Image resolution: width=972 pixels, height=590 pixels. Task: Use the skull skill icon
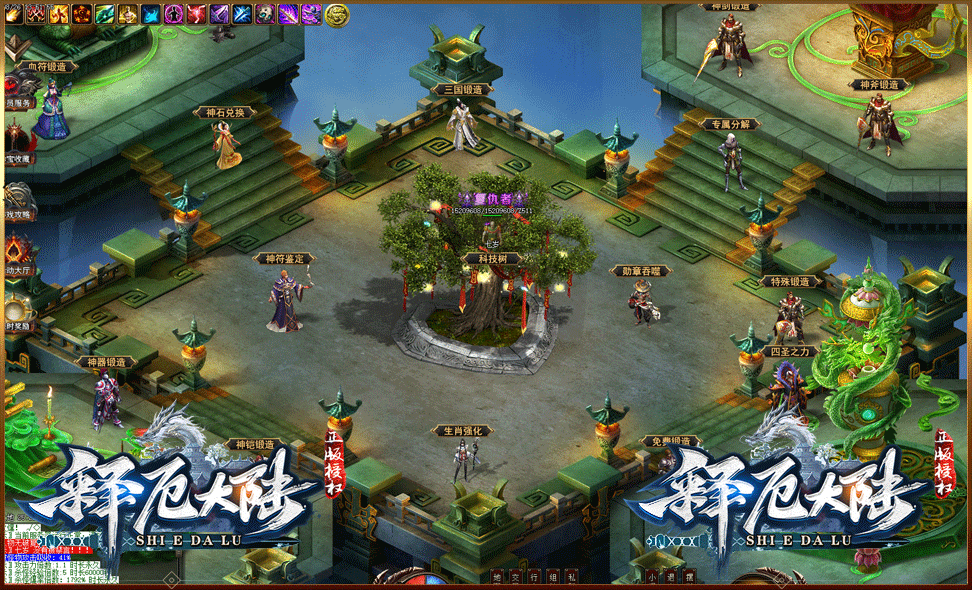coord(265,13)
